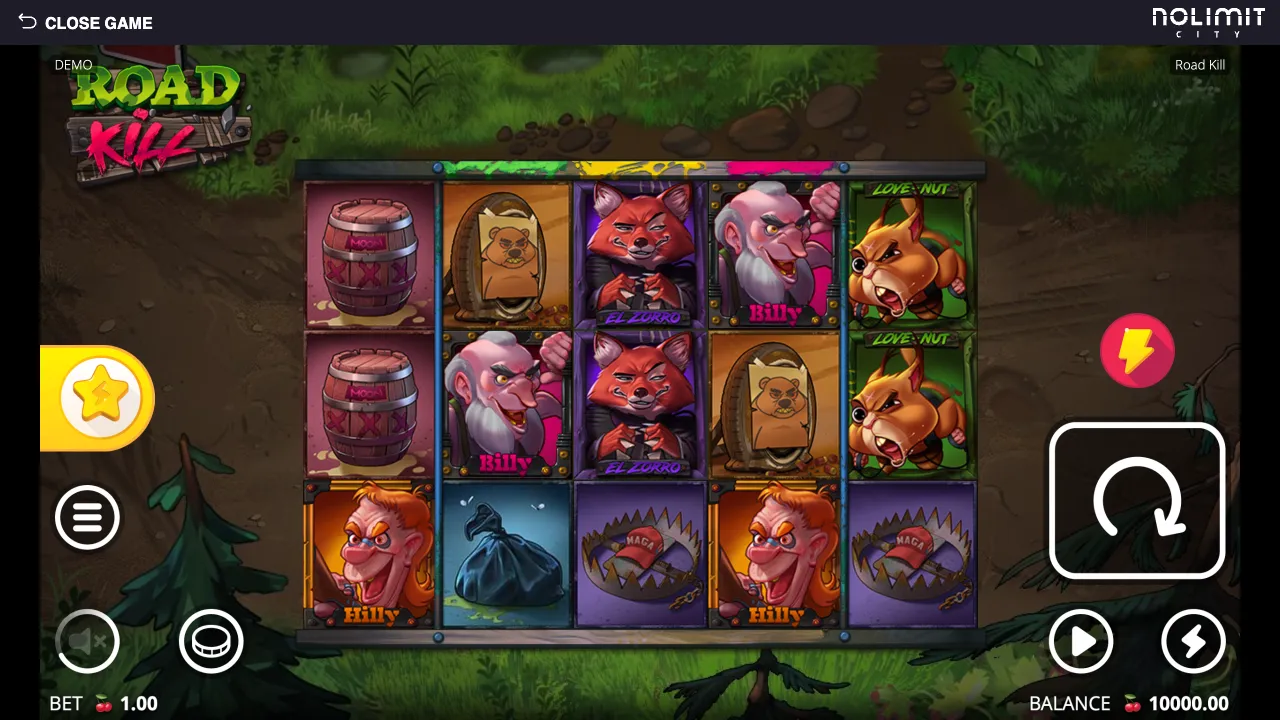The image size is (1280, 720).
Task: Close the game with Close Game button
Action: [86, 22]
